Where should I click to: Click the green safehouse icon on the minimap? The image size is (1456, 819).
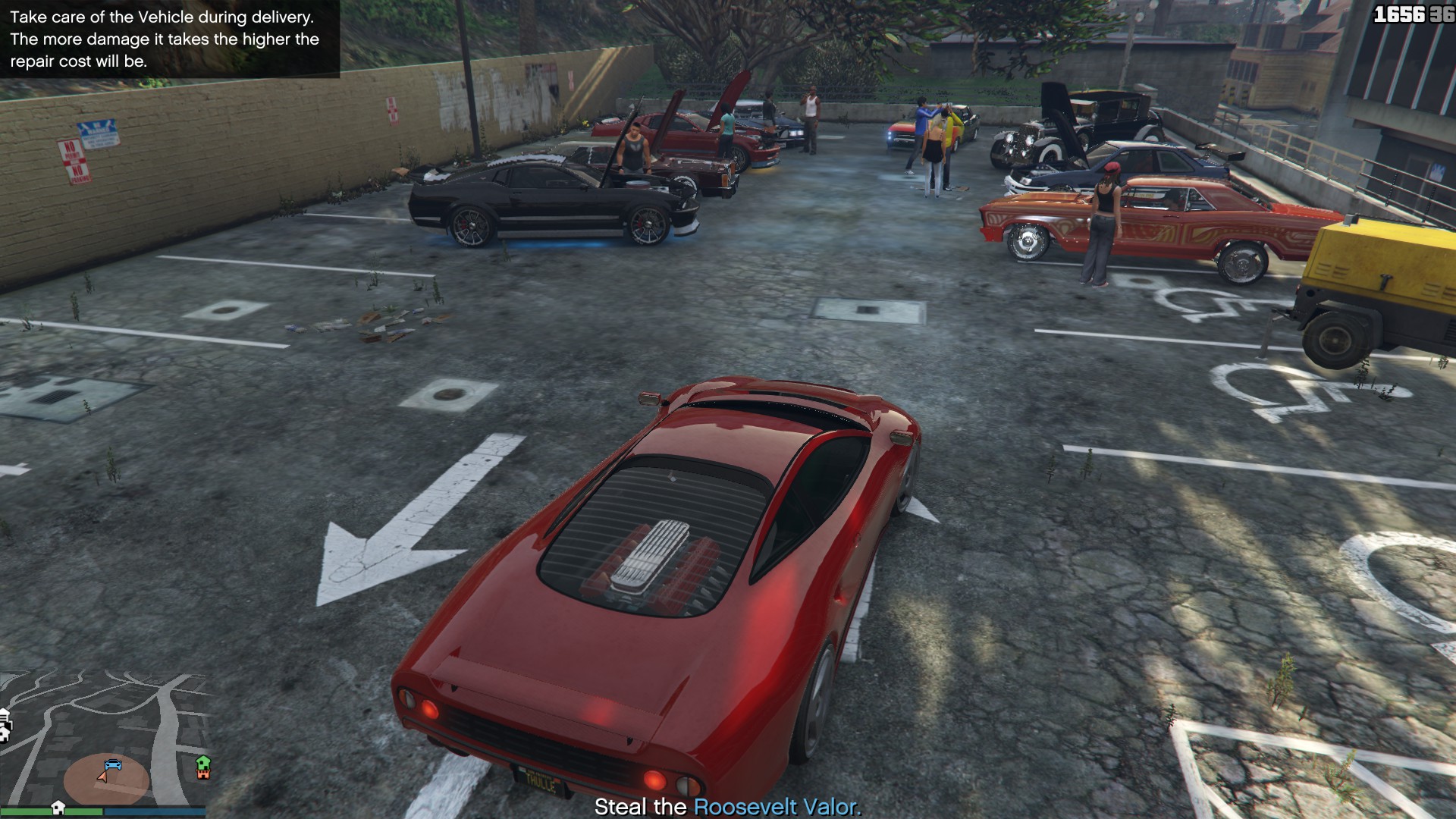coord(203,764)
